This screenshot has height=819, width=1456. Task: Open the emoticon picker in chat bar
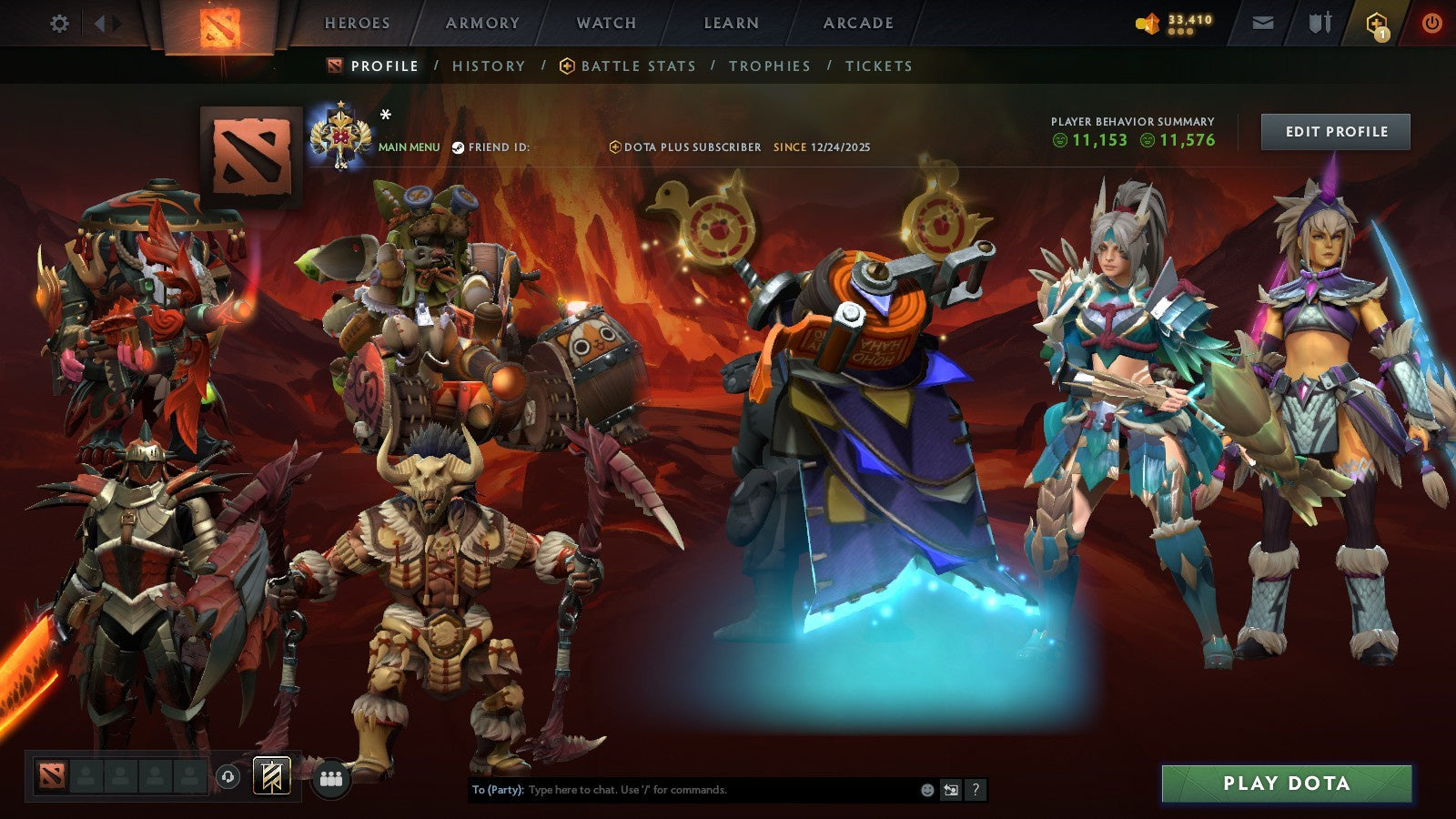click(x=926, y=791)
